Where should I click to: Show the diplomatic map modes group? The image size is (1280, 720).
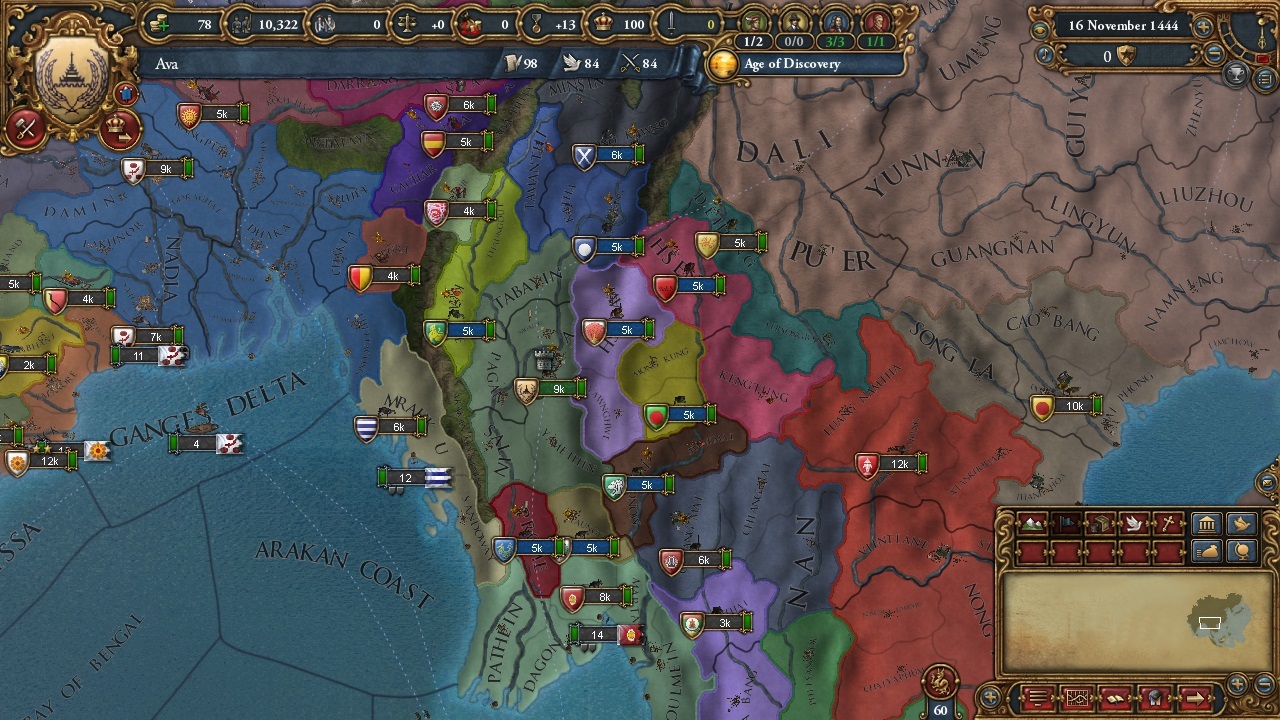(1241, 524)
